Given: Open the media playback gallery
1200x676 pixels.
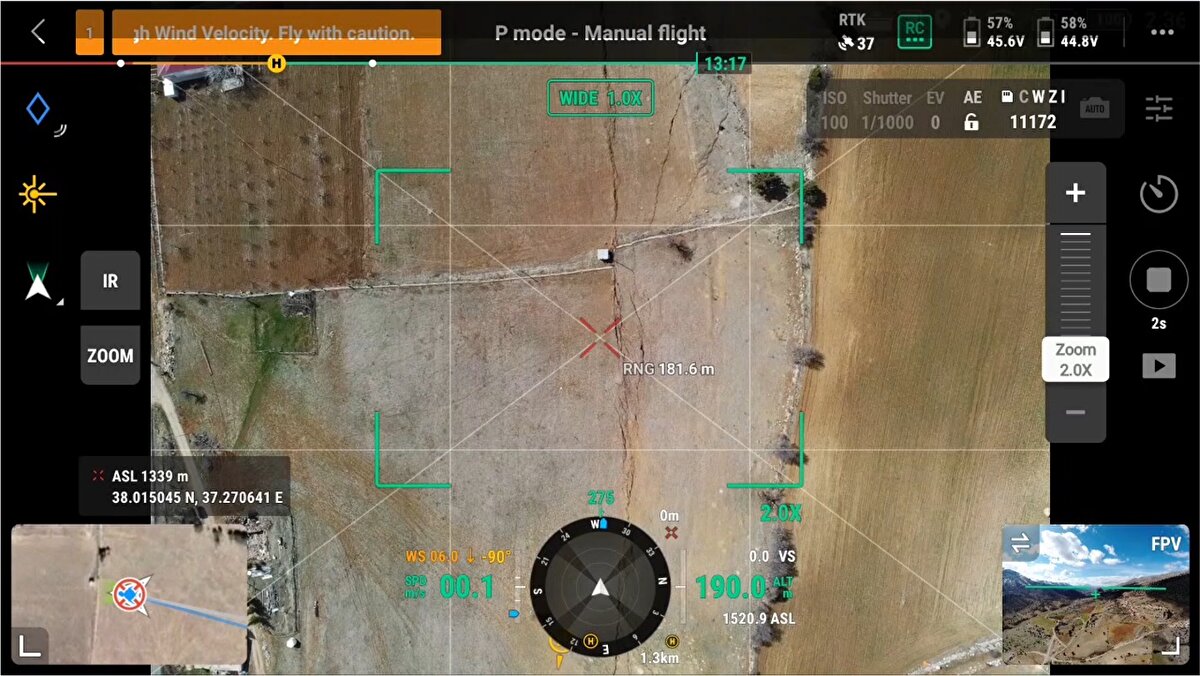Looking at the screenshot, I should (x=1158, y=366).
